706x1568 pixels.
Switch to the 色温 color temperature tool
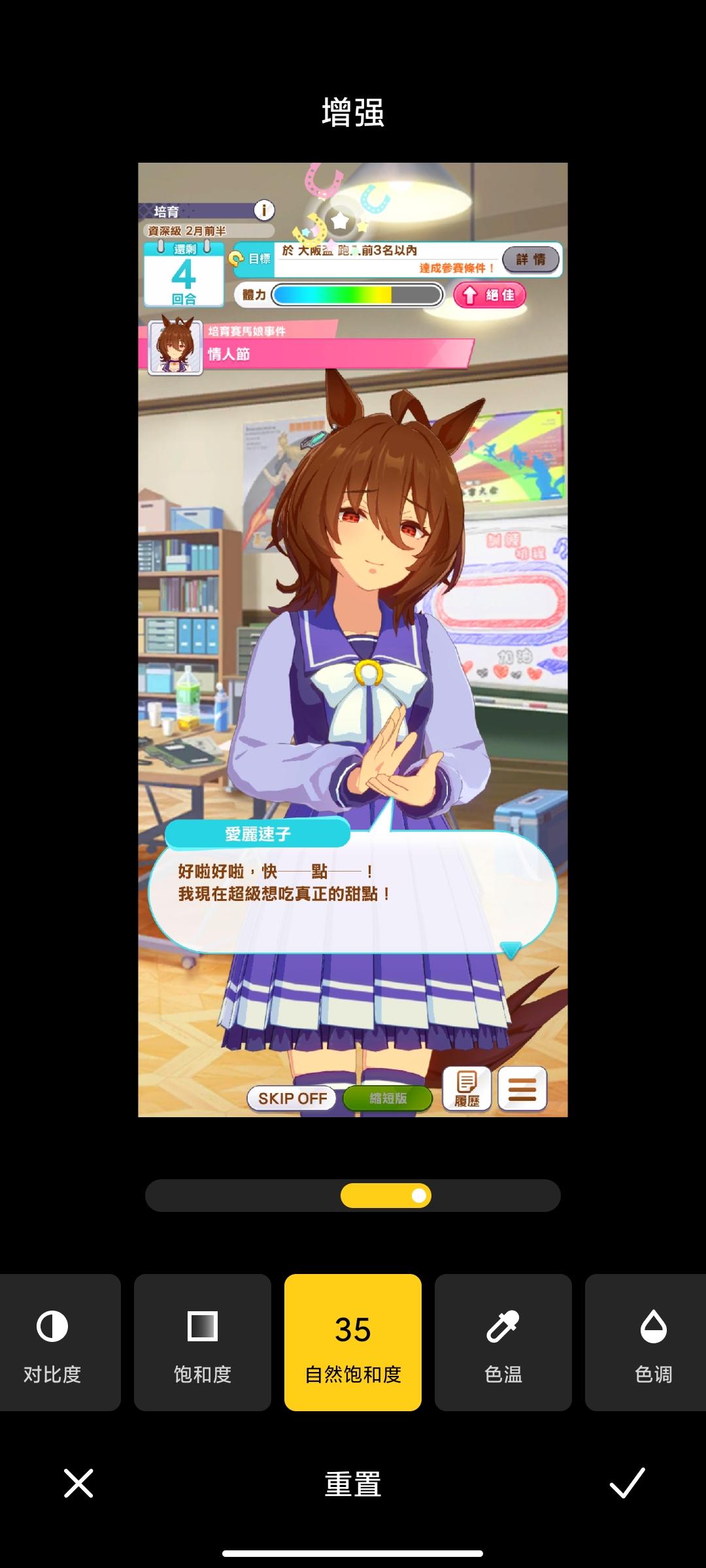503,1343
